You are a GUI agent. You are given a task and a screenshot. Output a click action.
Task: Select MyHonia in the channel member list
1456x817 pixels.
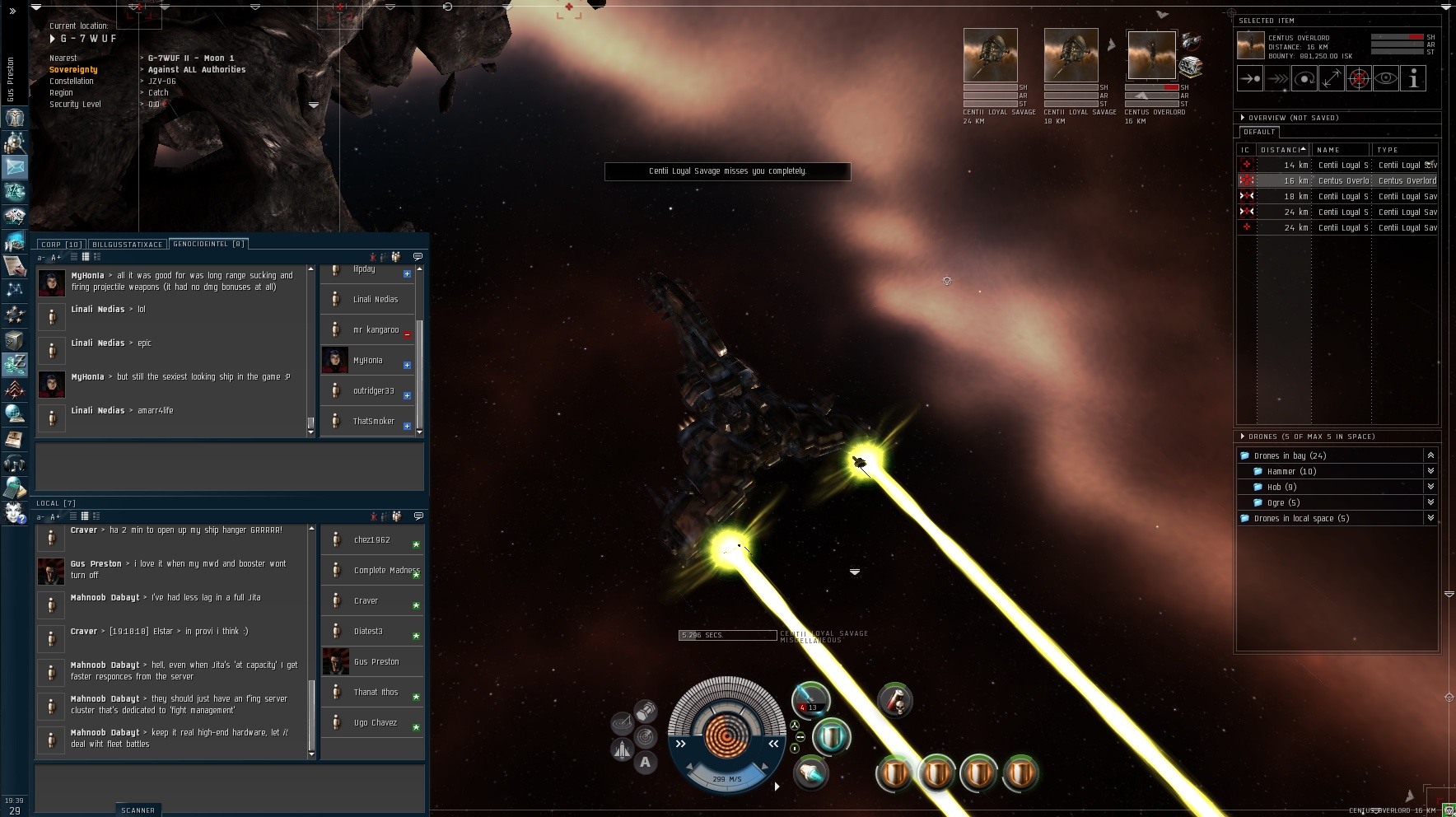click(367, 361)
